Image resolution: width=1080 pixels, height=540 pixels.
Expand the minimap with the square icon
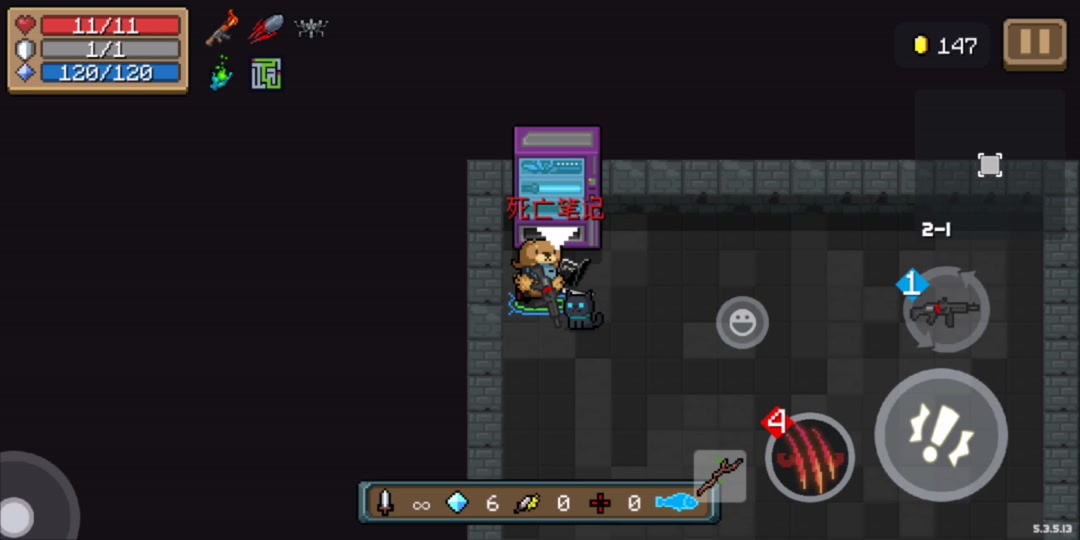point(989,165)
